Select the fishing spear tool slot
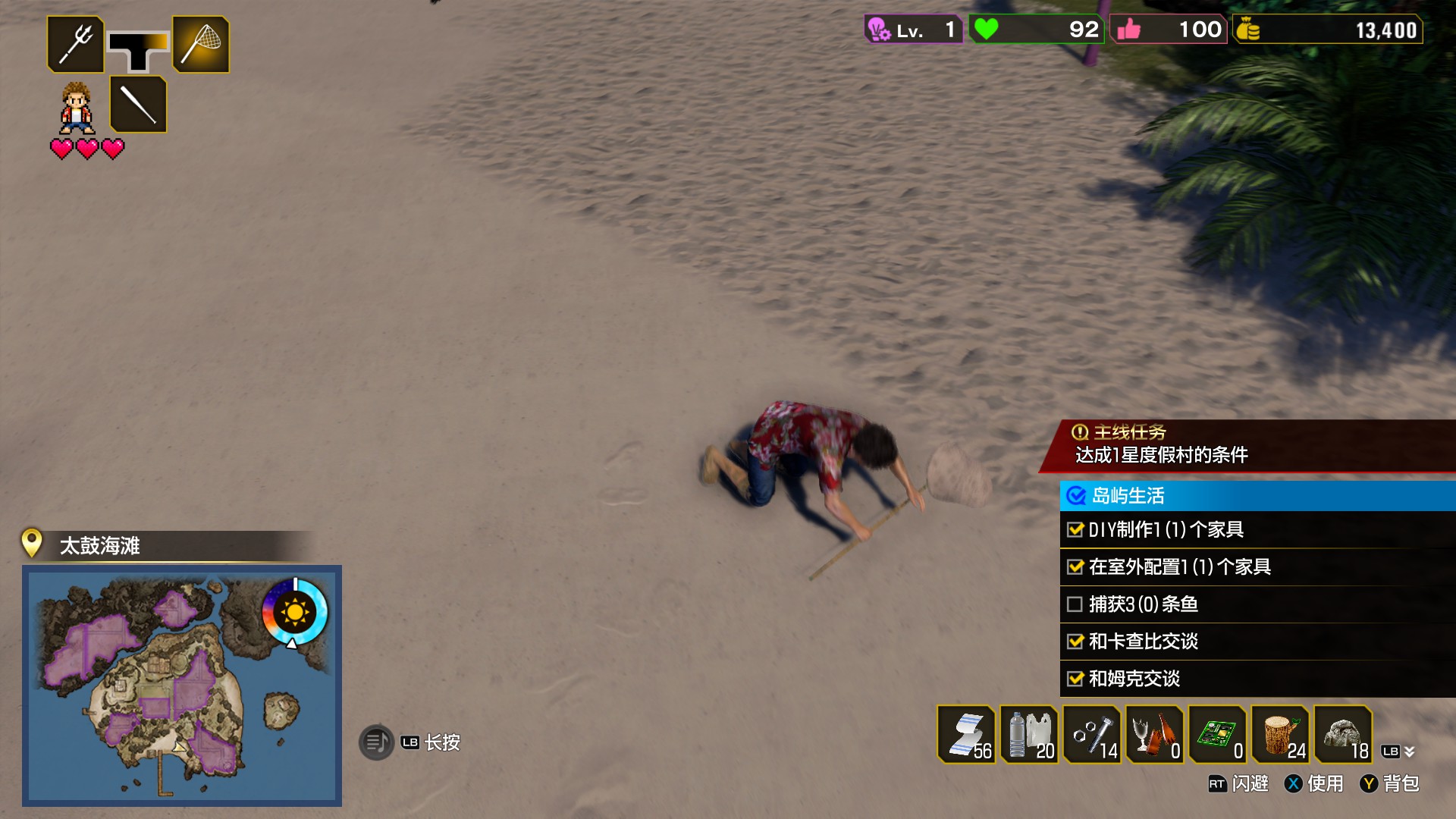This screenshot has height=819, width=1456. coord(76,45)
